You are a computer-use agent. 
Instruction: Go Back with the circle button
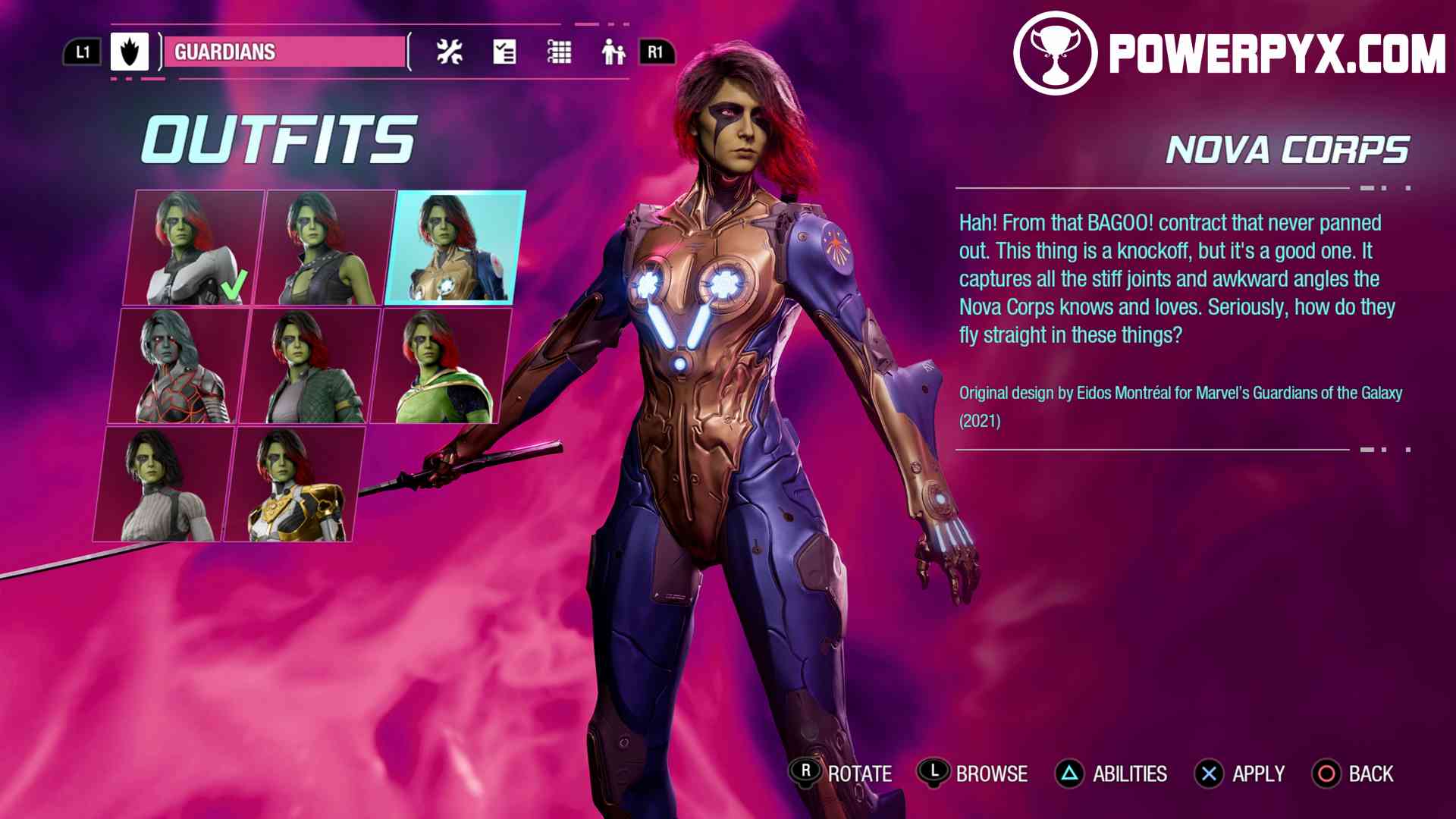[1327, 774]
